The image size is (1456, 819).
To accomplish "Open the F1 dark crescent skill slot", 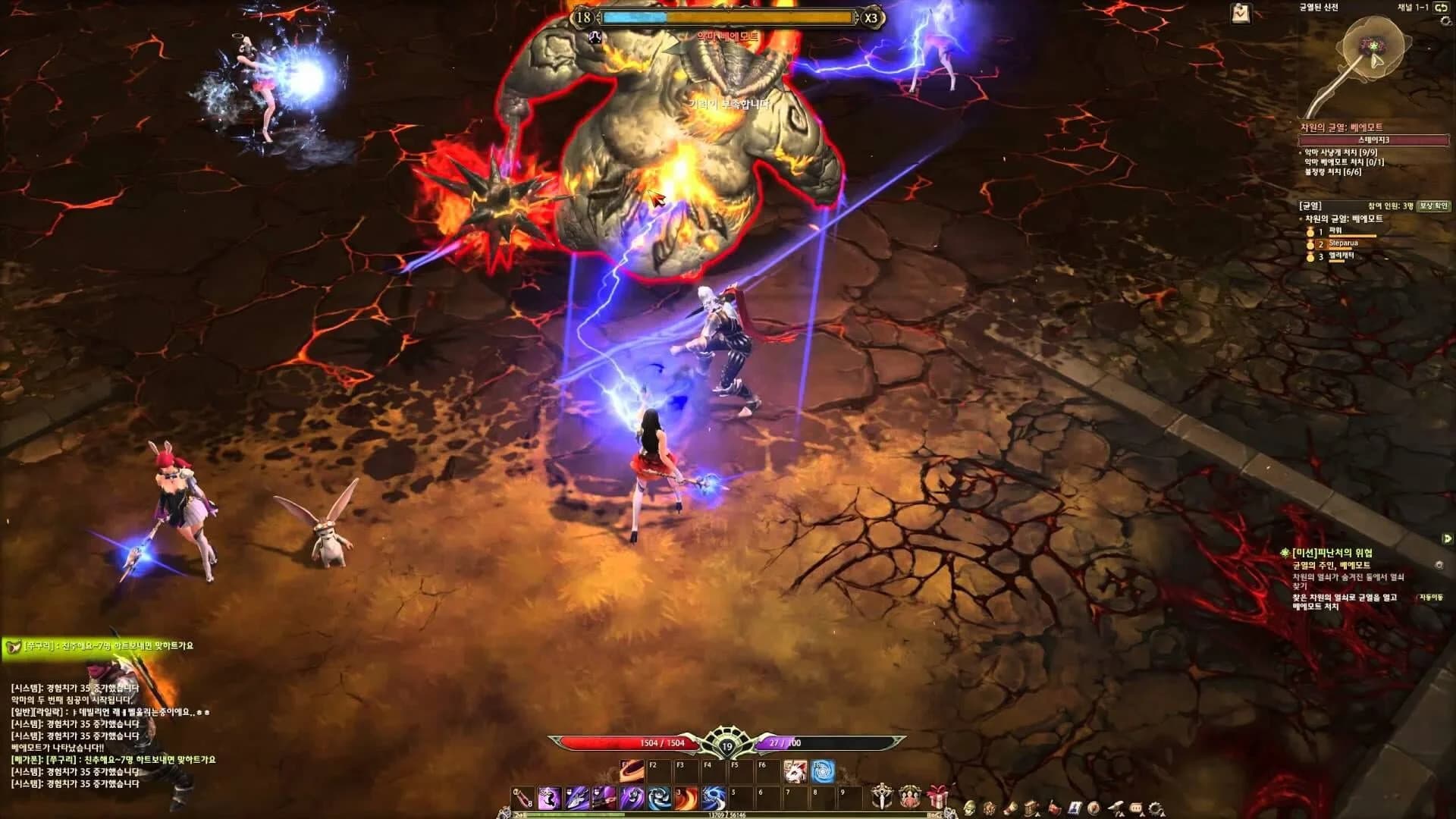I will [x=632, y=770].
